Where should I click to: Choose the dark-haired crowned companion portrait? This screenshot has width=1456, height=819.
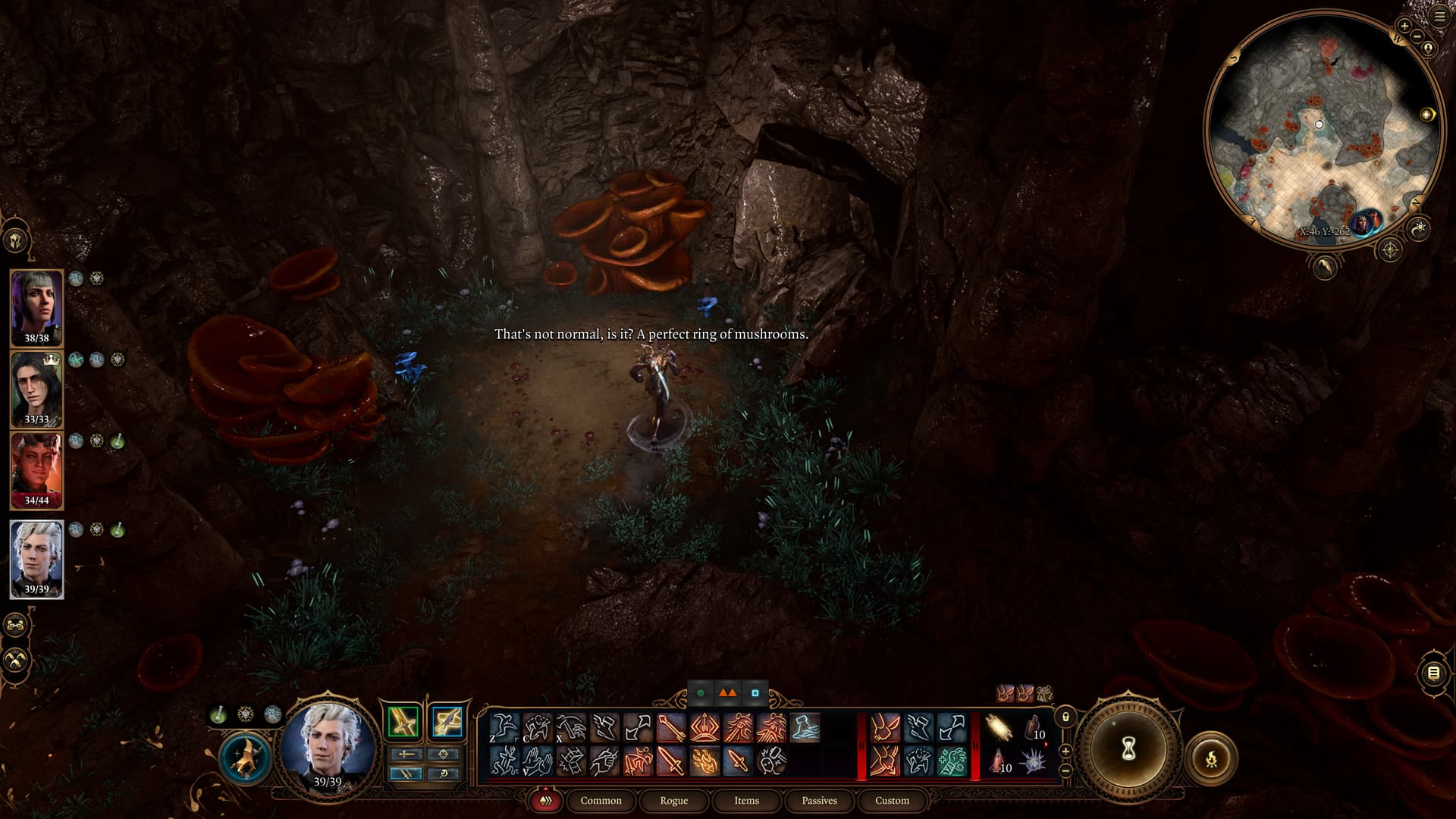pos(36,388)
